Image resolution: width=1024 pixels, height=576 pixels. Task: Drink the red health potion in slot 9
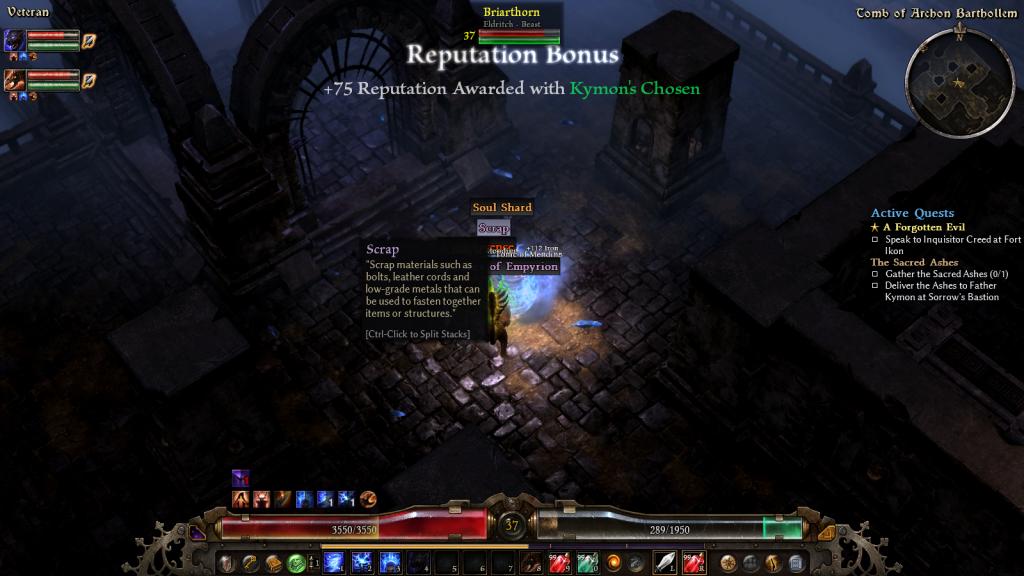click(x=559, y=562)
